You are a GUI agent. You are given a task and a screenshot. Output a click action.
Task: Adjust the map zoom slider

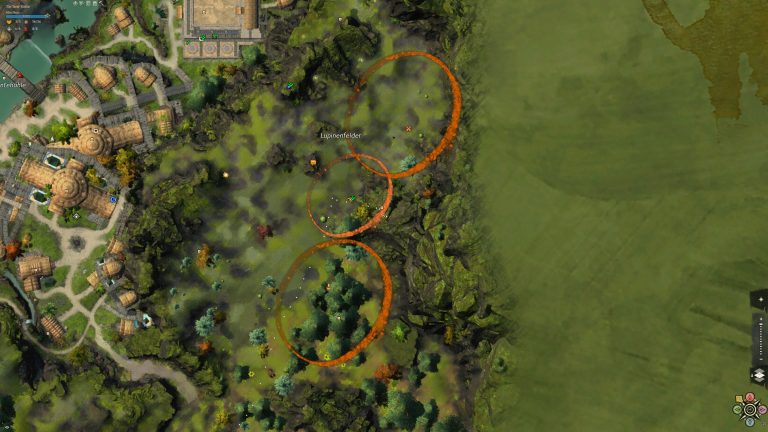[x=761, y=340]
